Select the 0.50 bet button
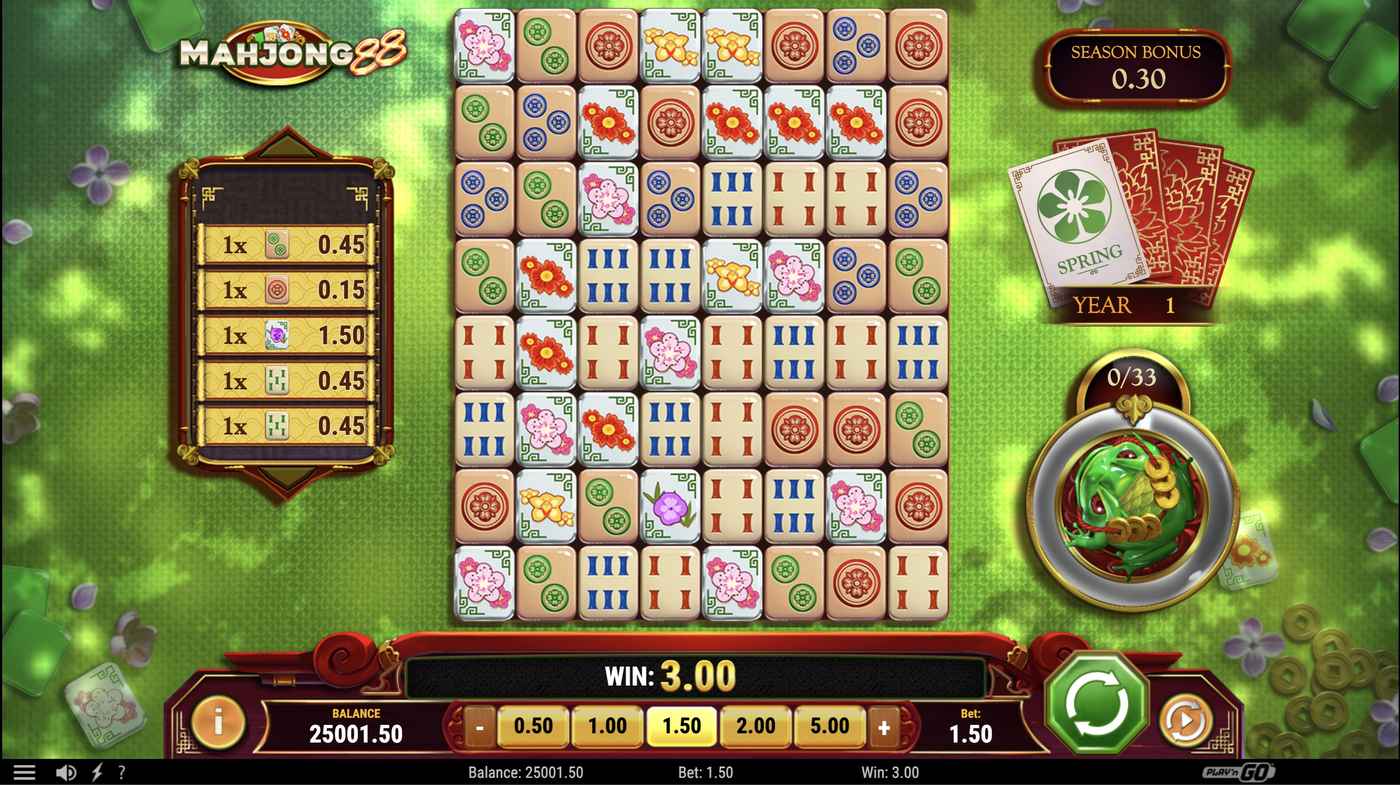The height and width of the screenshot is (785, 1400). 533,725
